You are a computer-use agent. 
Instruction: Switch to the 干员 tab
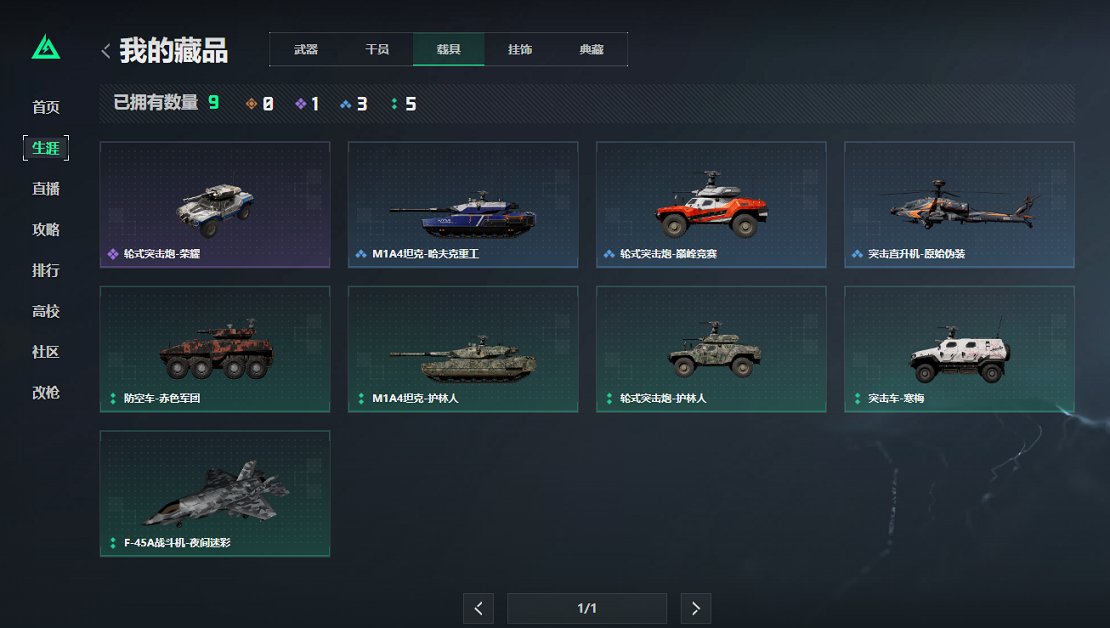point(376,49)
